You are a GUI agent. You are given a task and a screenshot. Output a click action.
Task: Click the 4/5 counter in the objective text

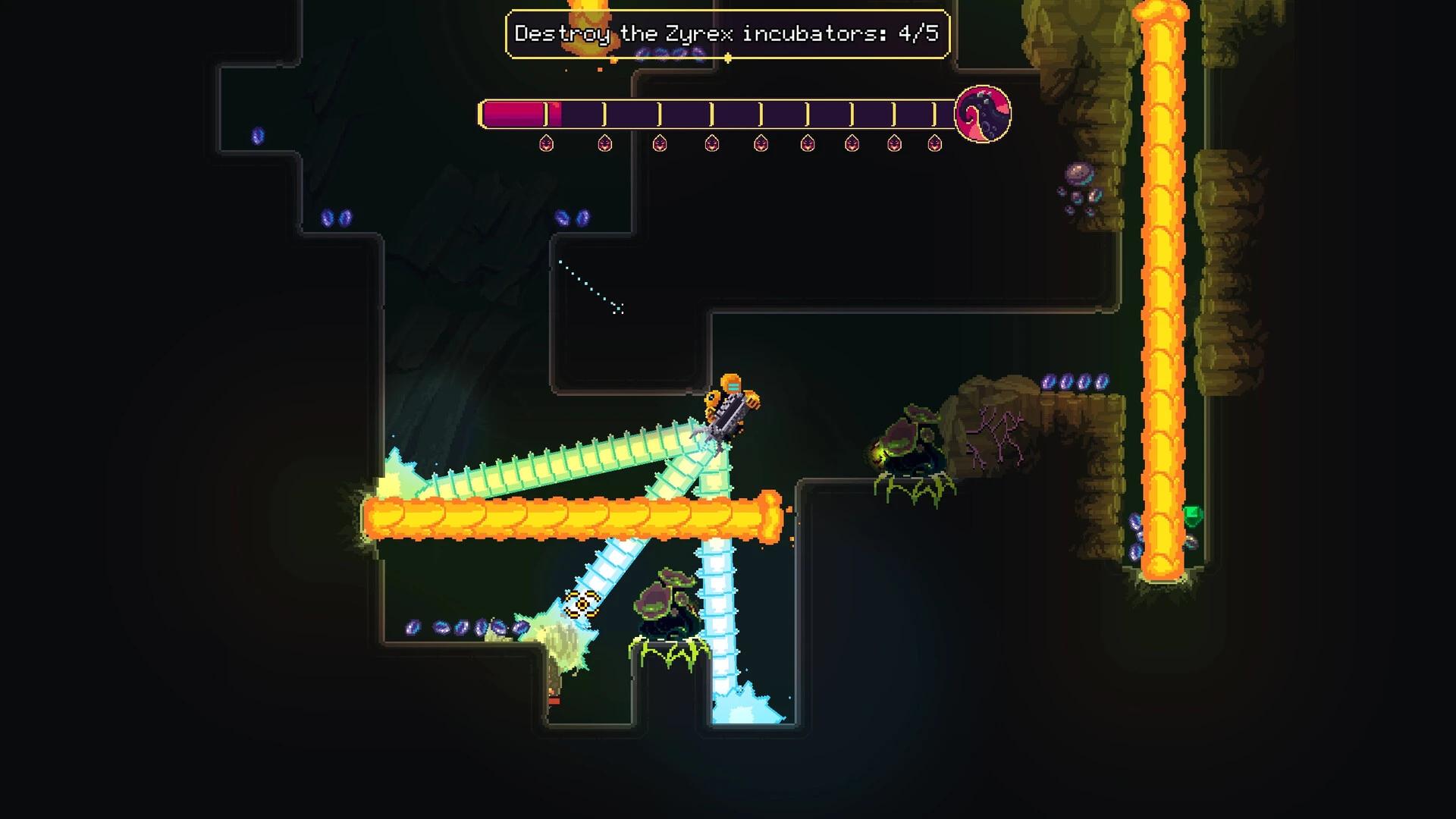(x=919, y=33)
